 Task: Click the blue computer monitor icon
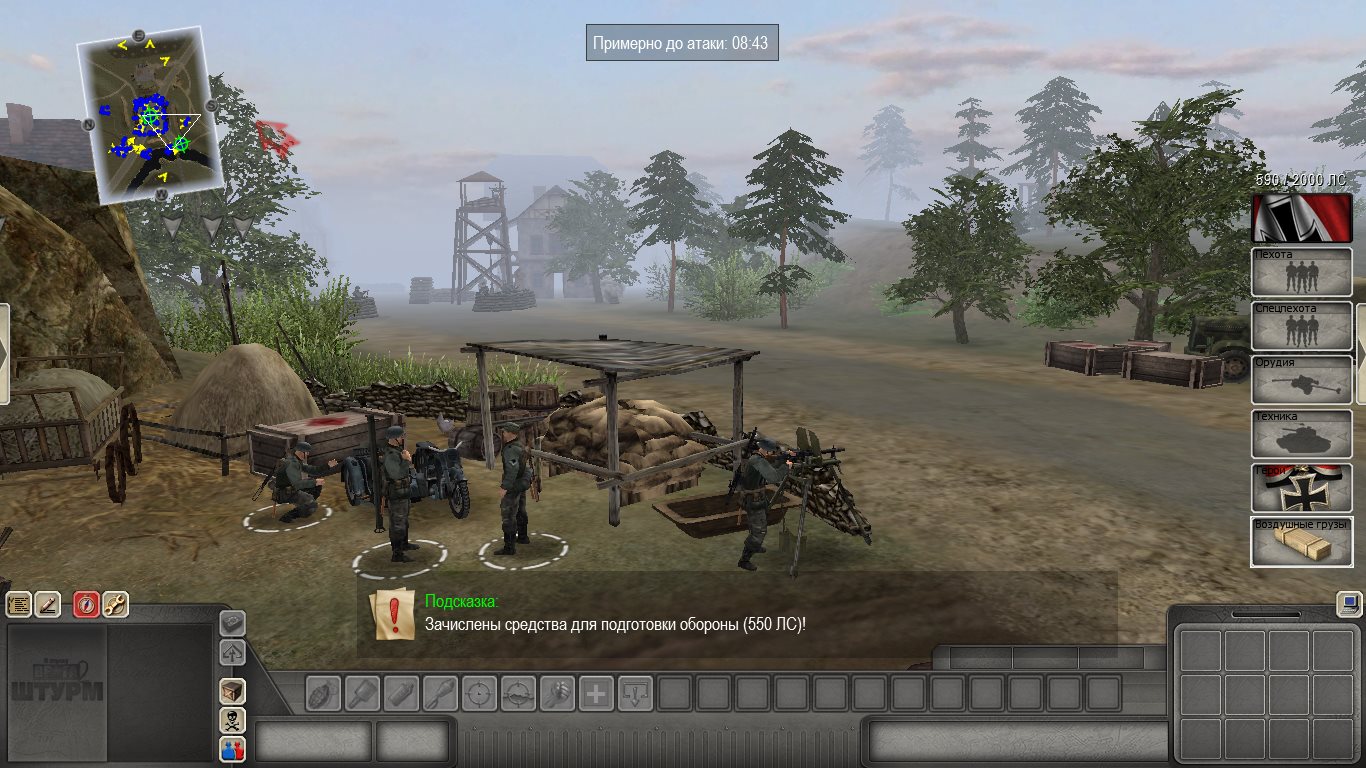[1349, 604]
